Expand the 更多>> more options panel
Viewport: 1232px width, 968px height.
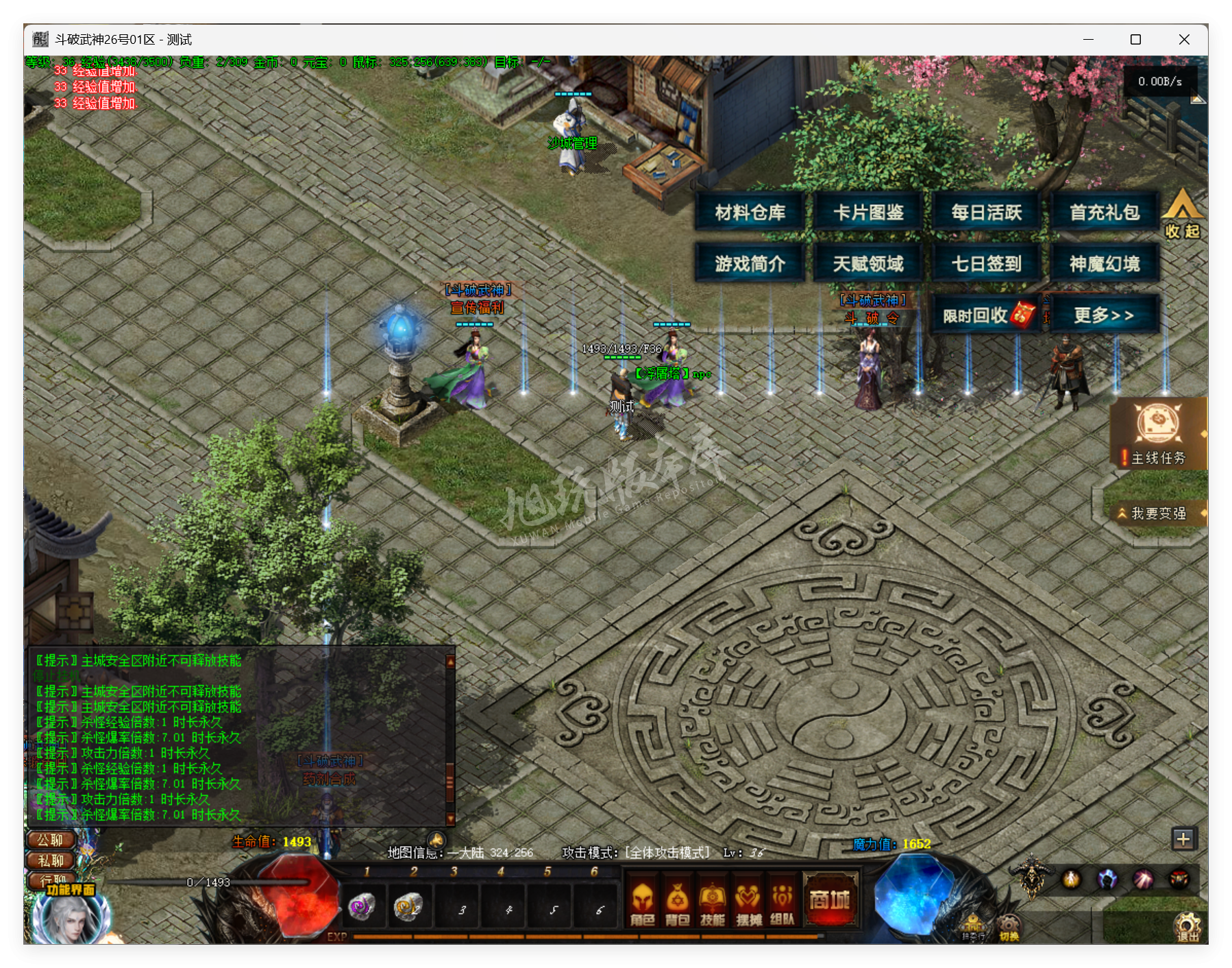[x=1105, y=313]
